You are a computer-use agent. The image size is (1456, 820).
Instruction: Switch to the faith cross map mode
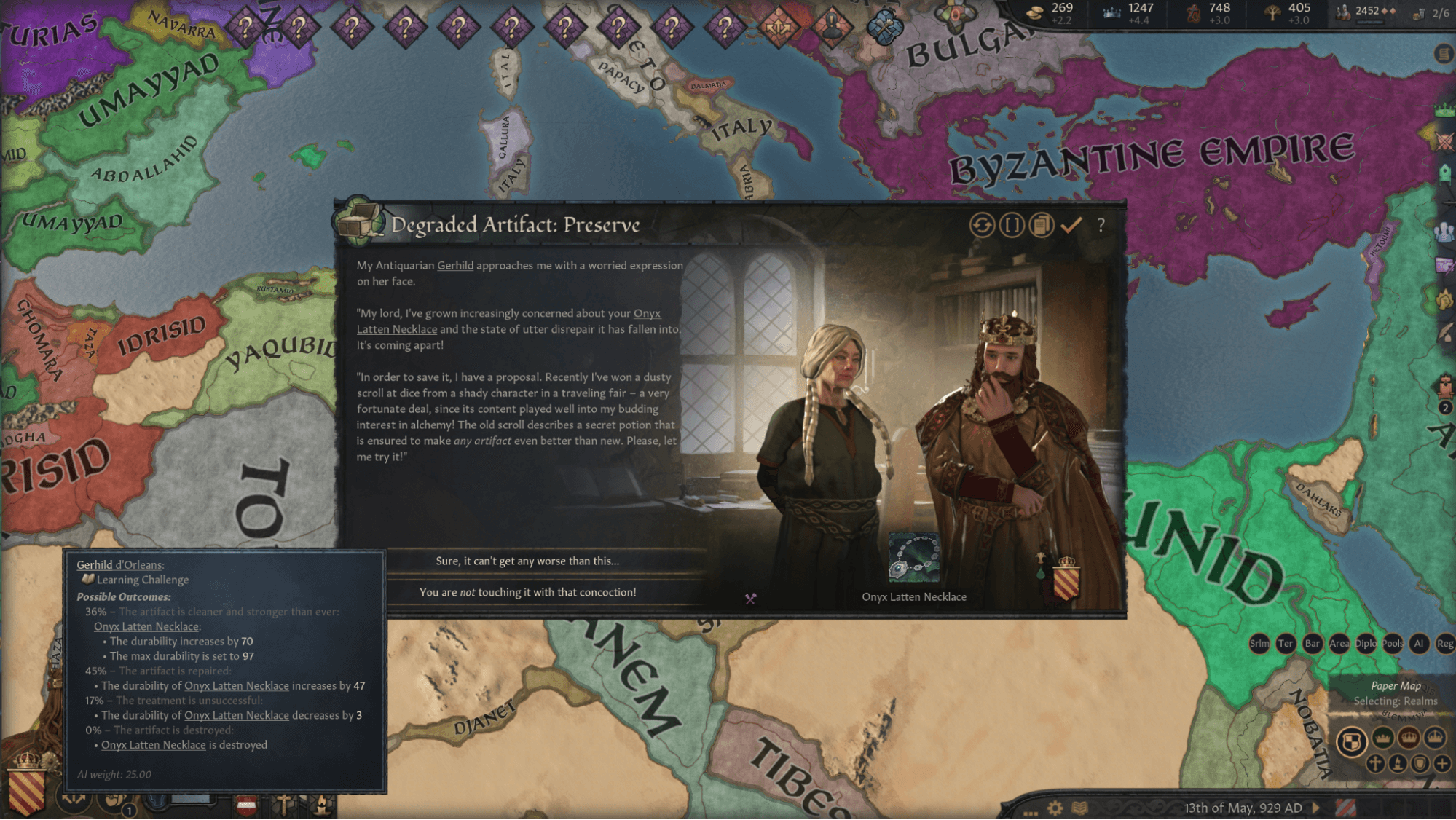(x=1375, y=763)
